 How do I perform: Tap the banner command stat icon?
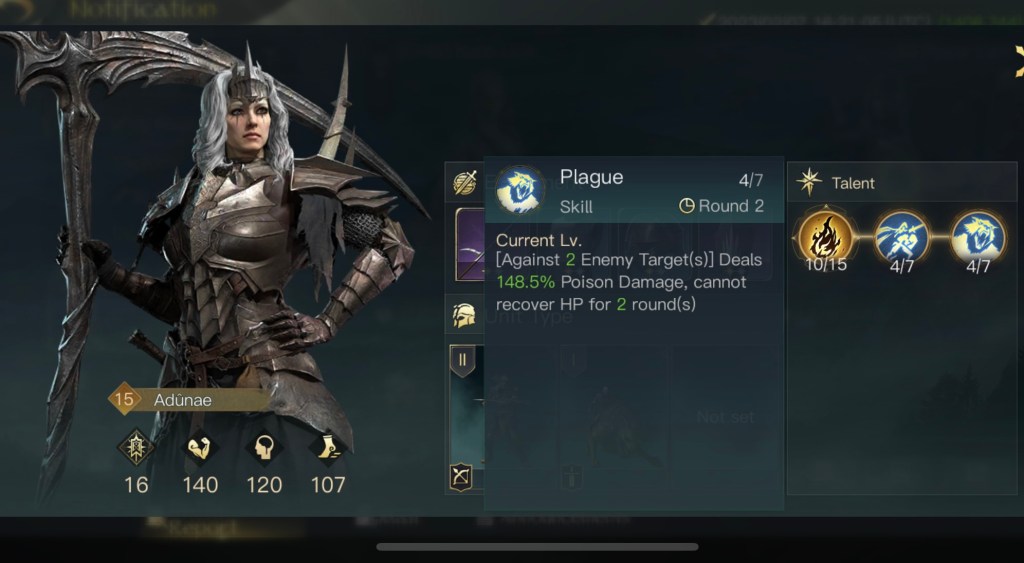click(136, 448)
